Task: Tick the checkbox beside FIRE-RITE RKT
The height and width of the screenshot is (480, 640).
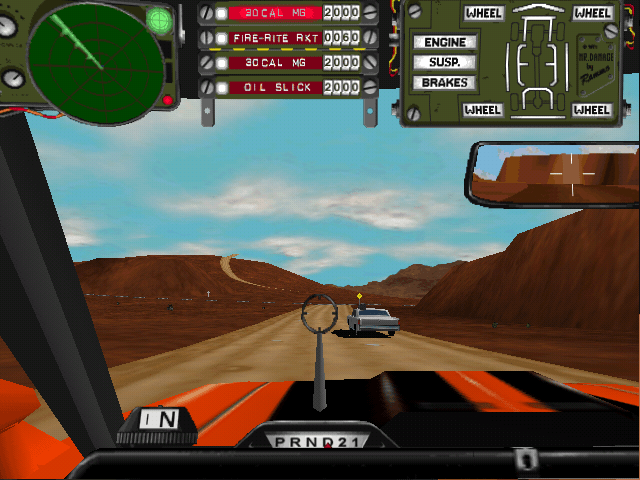Action: pyautogui.click(x=222, y=38)
